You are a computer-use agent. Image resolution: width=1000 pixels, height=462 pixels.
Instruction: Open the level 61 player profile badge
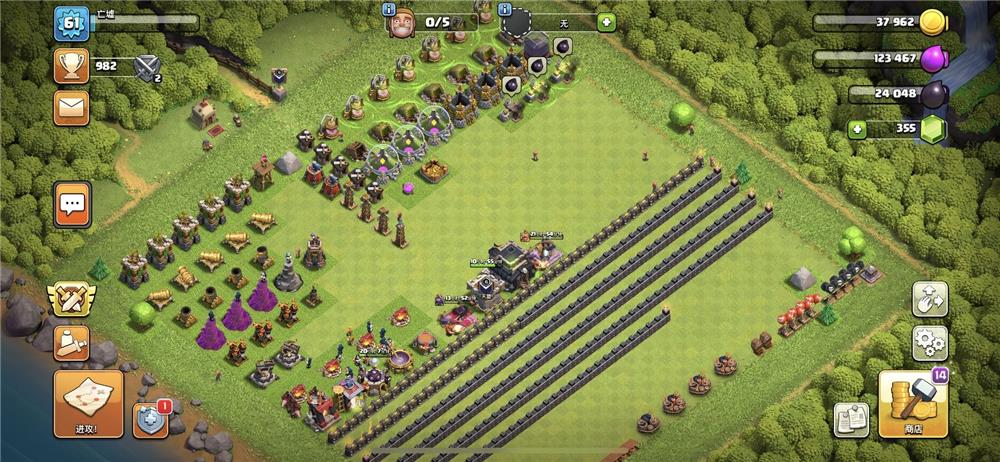(x=72, y=22)
